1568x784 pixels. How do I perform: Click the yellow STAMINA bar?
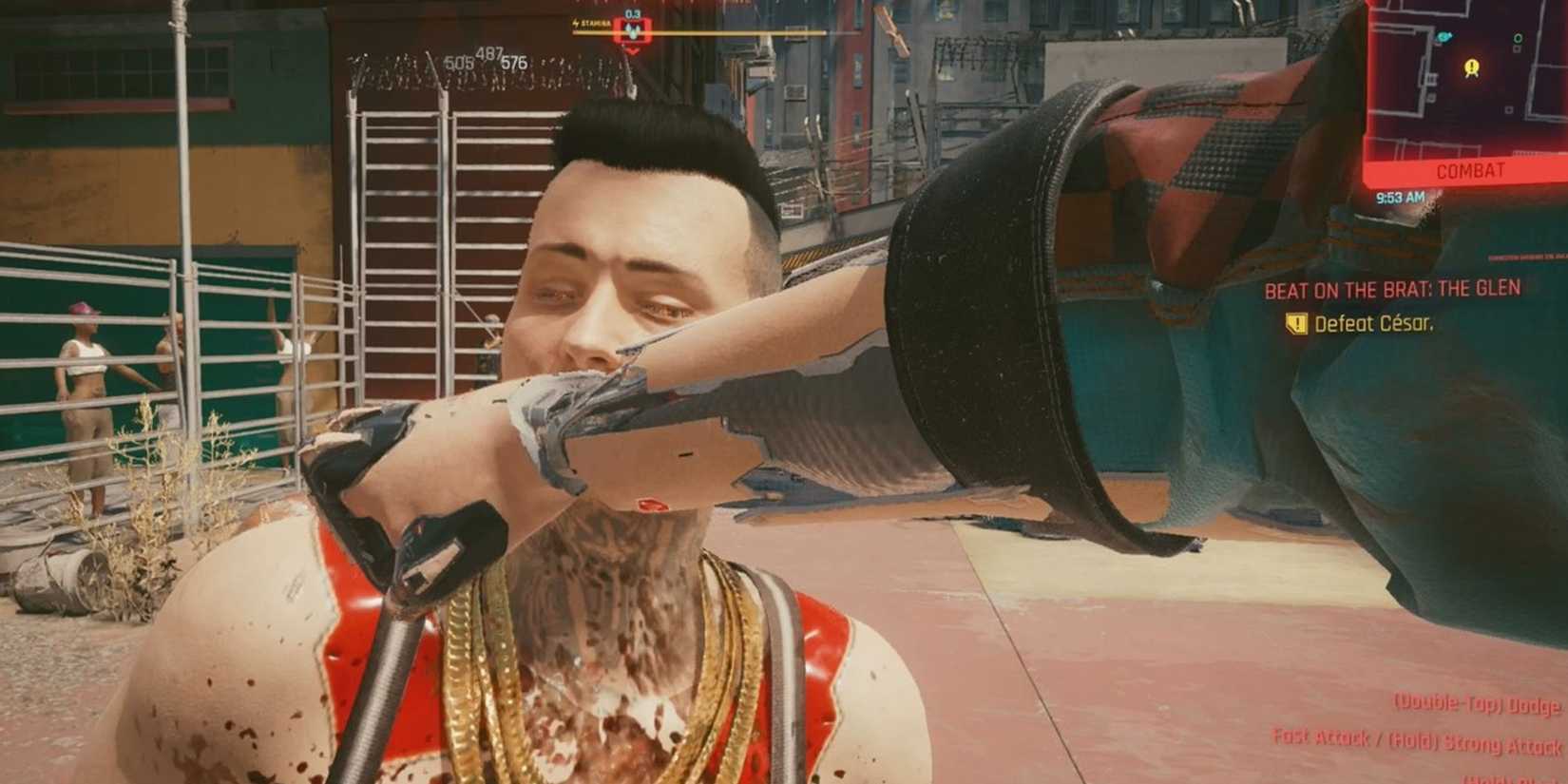pyautogui.click(x=722, y=33)
